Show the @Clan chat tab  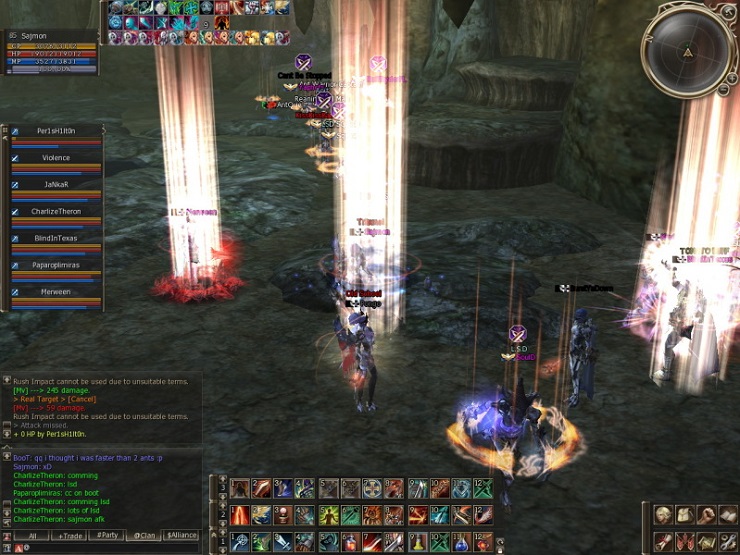pyautogui.click(x=144, y=535)
